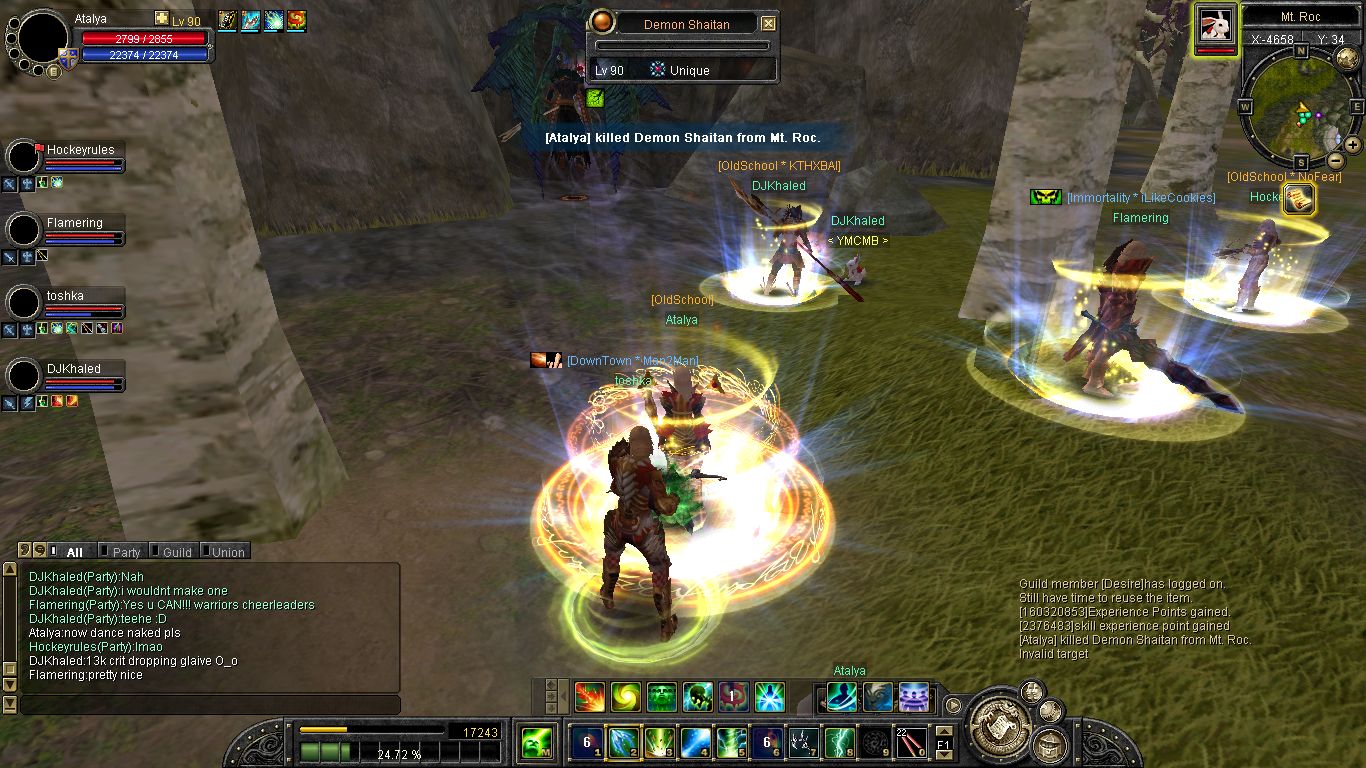Open the glowing quest scroll notification

click(x=1298, y=199)
